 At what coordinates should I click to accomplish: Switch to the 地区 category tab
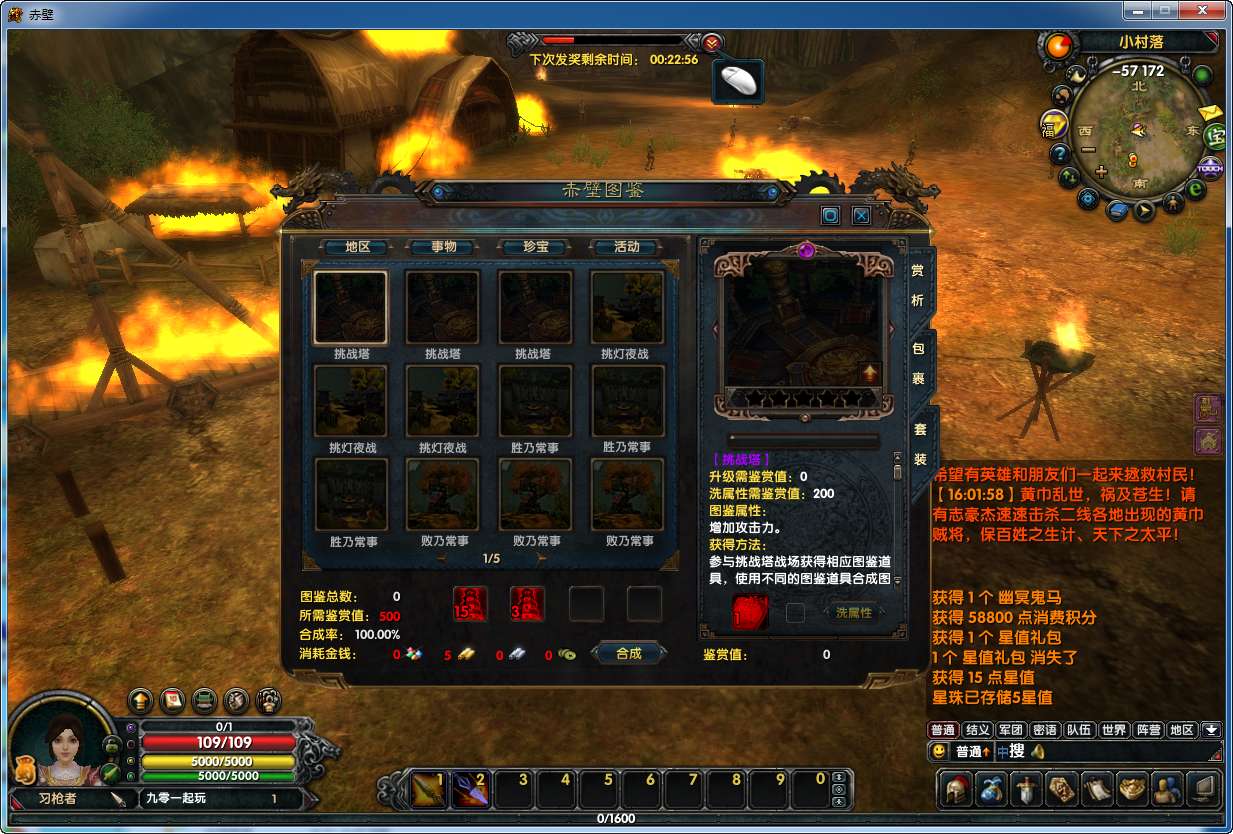[357, 247]
